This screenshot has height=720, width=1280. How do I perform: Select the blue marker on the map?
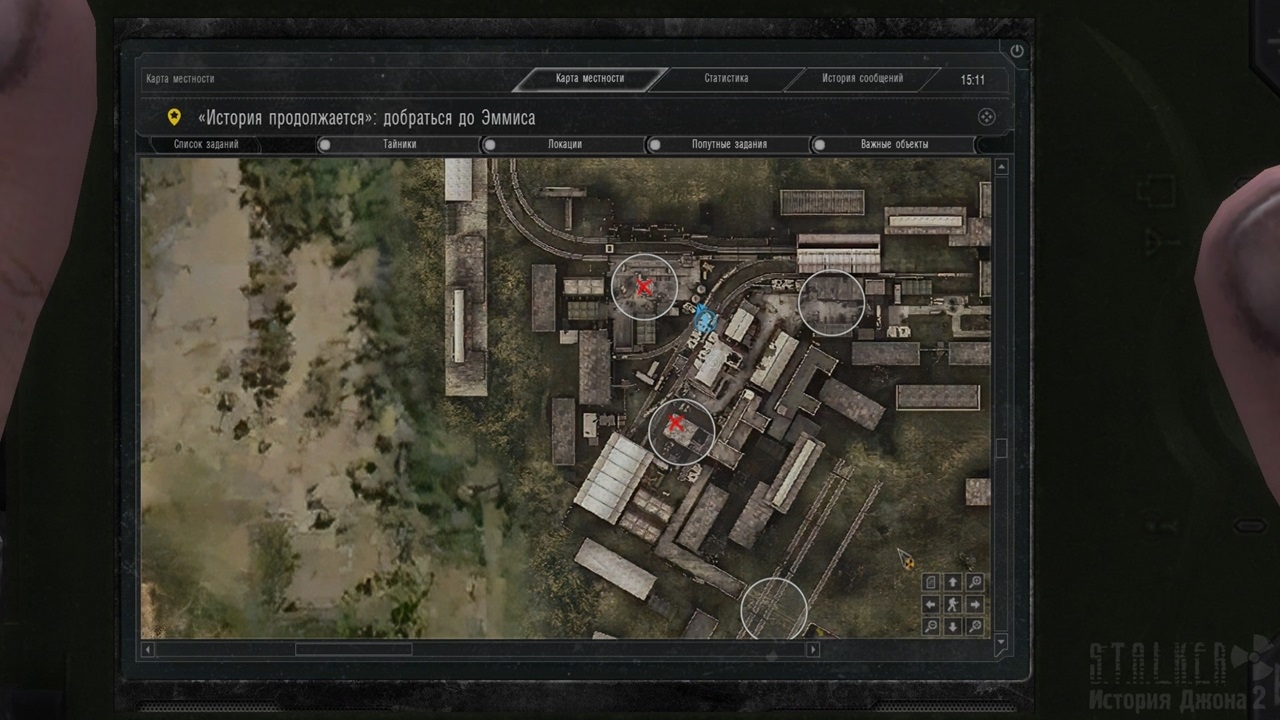click(x=705, y=319)
